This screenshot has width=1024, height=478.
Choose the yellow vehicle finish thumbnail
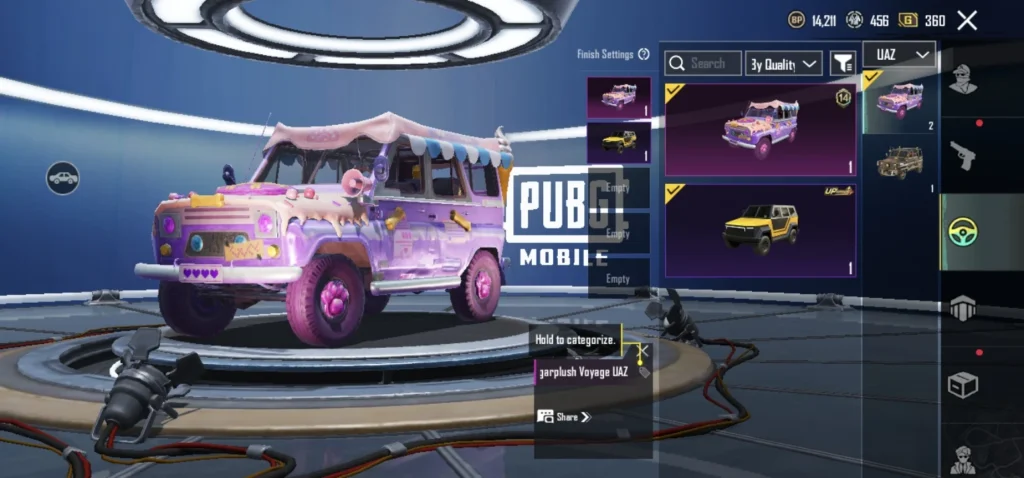pos(619,141)
